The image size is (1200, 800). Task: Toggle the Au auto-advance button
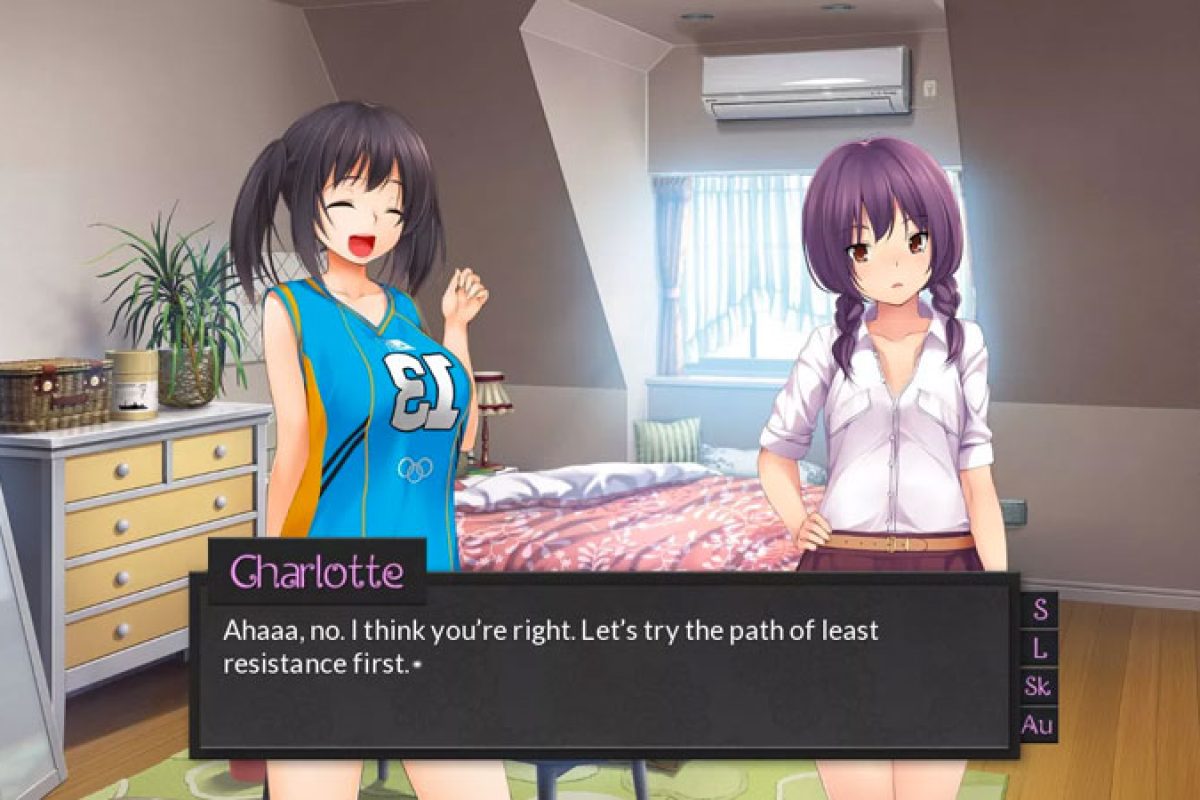1039,725
